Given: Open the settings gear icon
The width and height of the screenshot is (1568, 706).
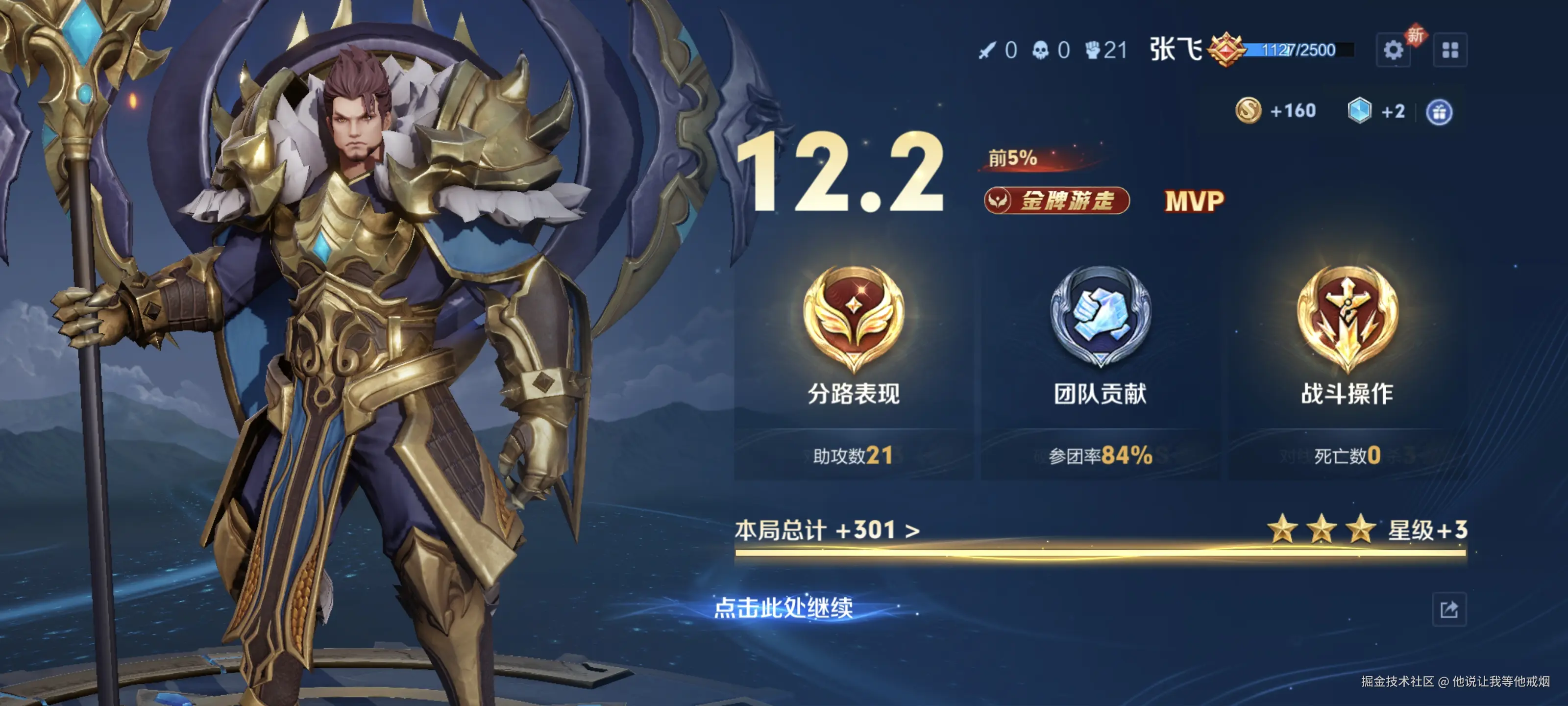Looking at the screenshot, I should coord(1393,50).
